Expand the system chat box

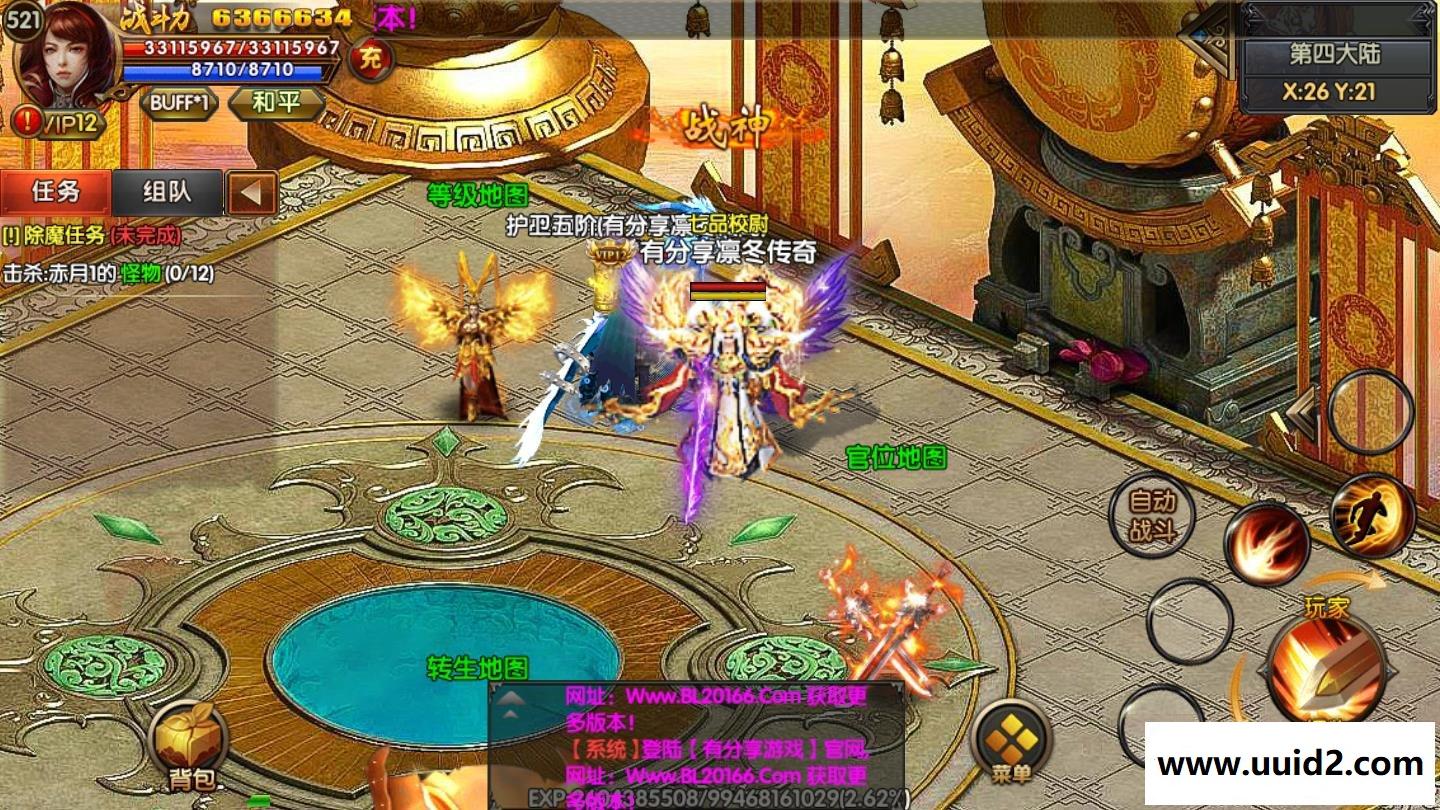click(x=510, y=700)
